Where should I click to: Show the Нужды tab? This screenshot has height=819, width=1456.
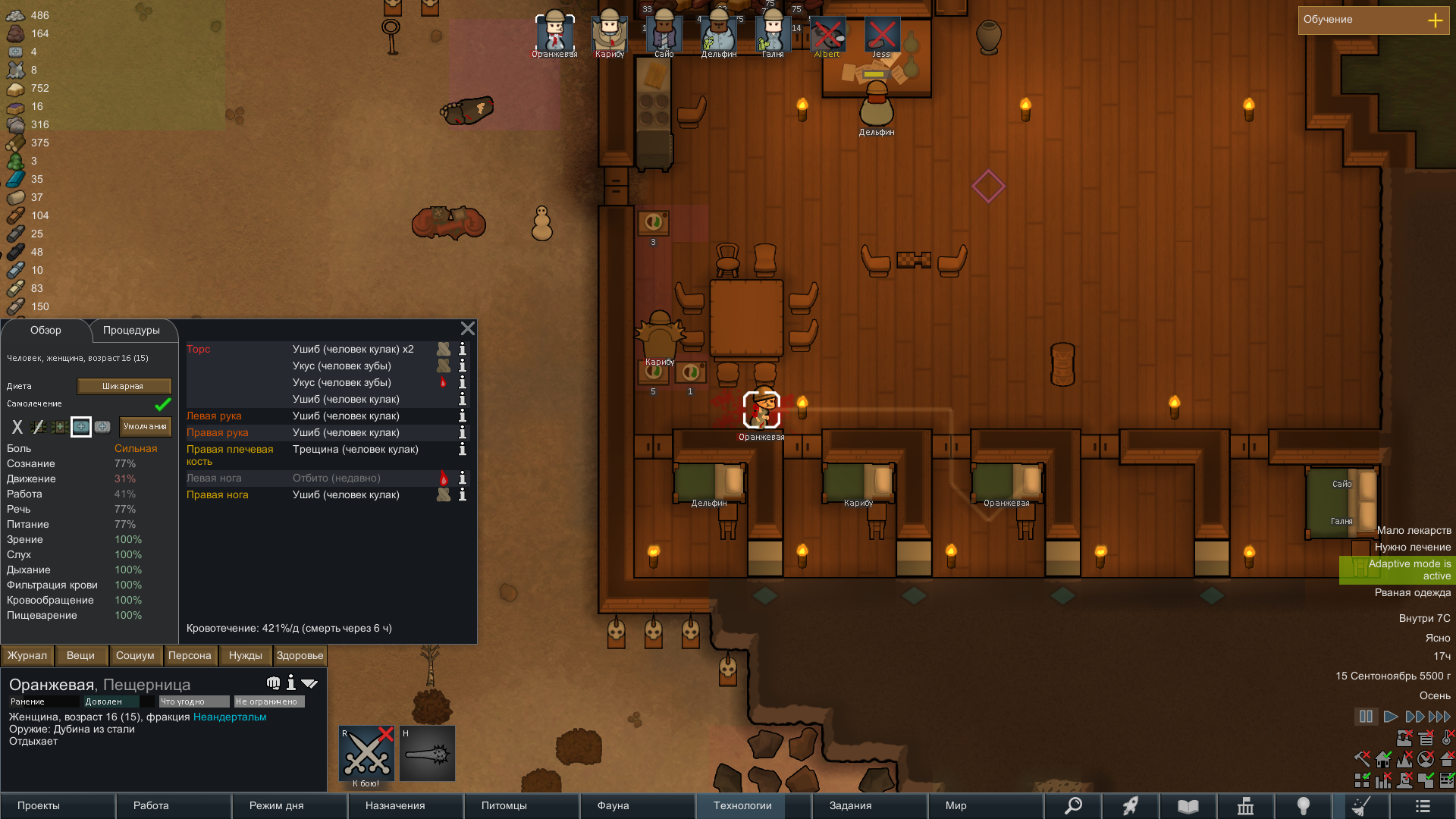[x=245, y=656]
